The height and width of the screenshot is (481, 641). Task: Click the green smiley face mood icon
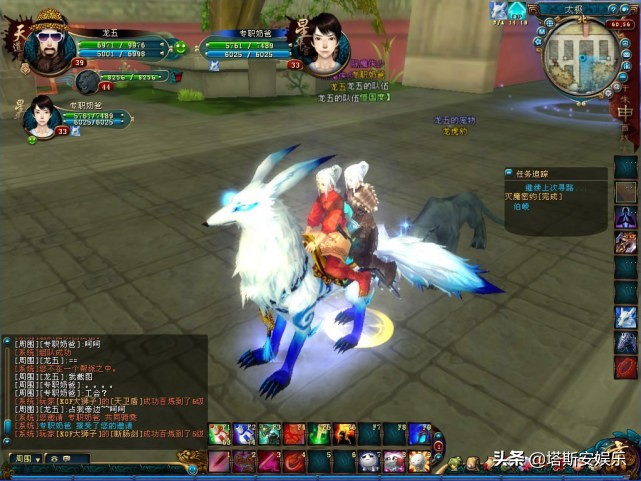tap(180, 46)
